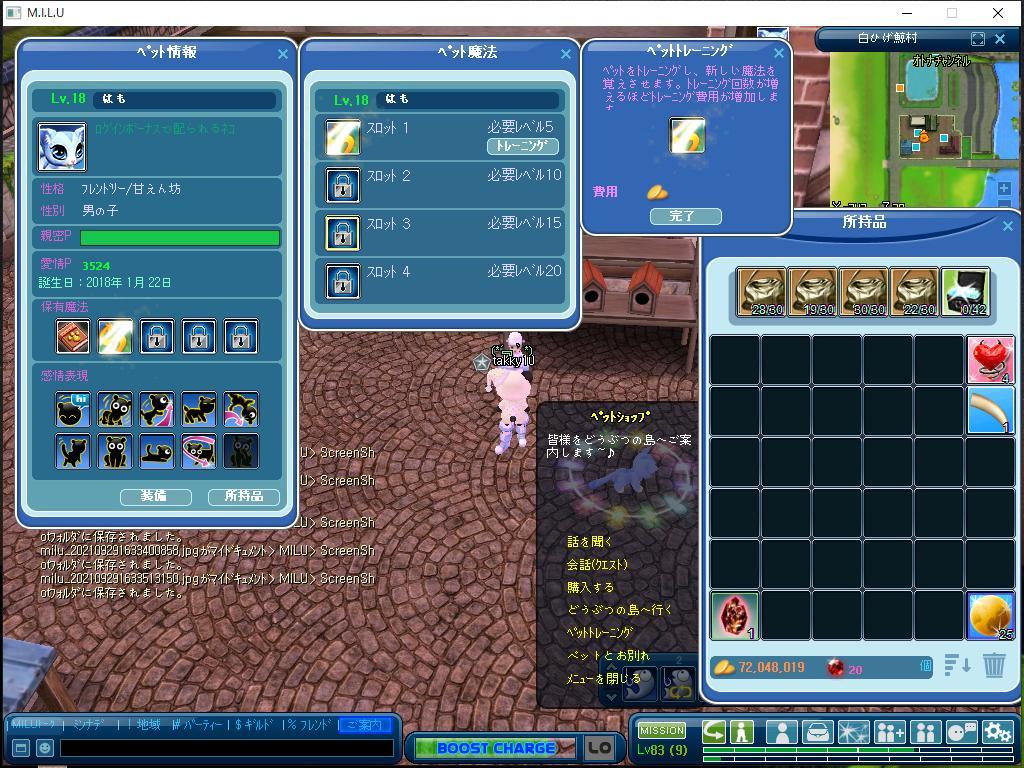Select the red crystal gem item

735,615
